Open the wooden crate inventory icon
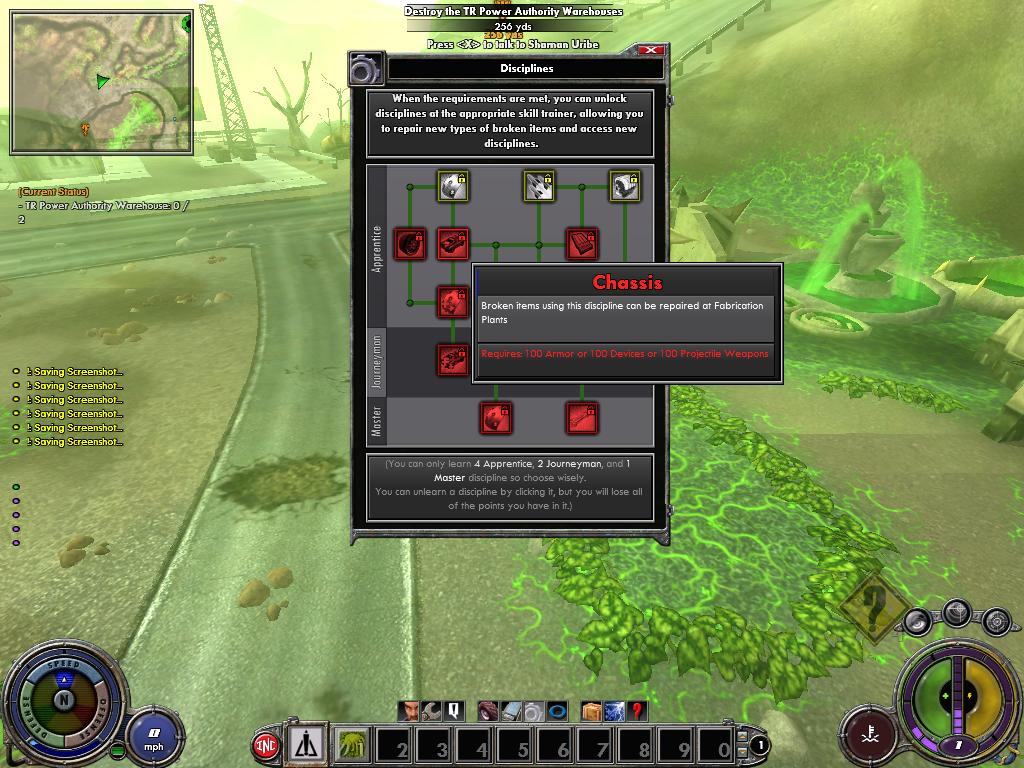 coord(592,711)
